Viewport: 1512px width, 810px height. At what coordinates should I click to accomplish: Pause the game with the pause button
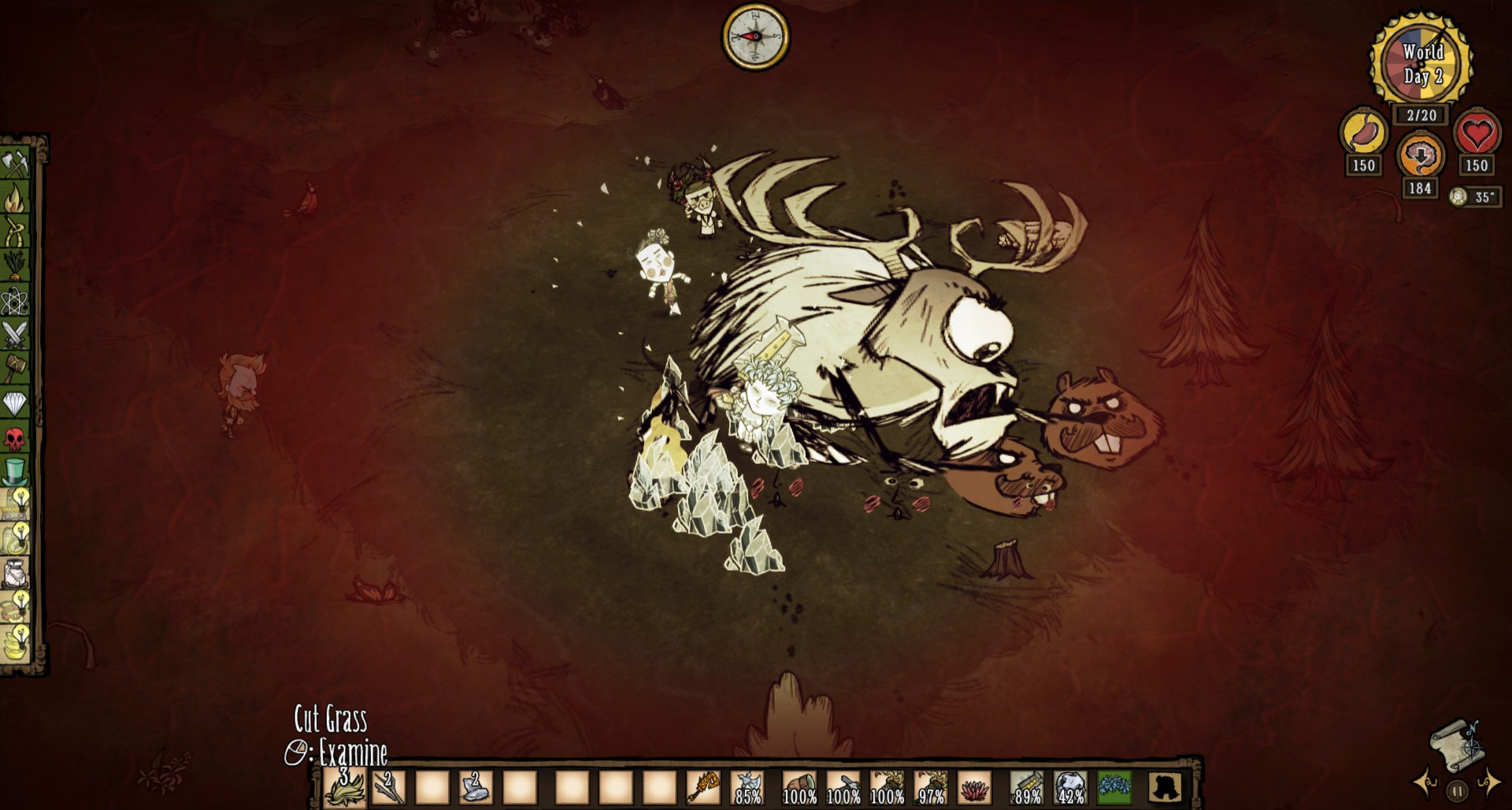(1457, 790)
